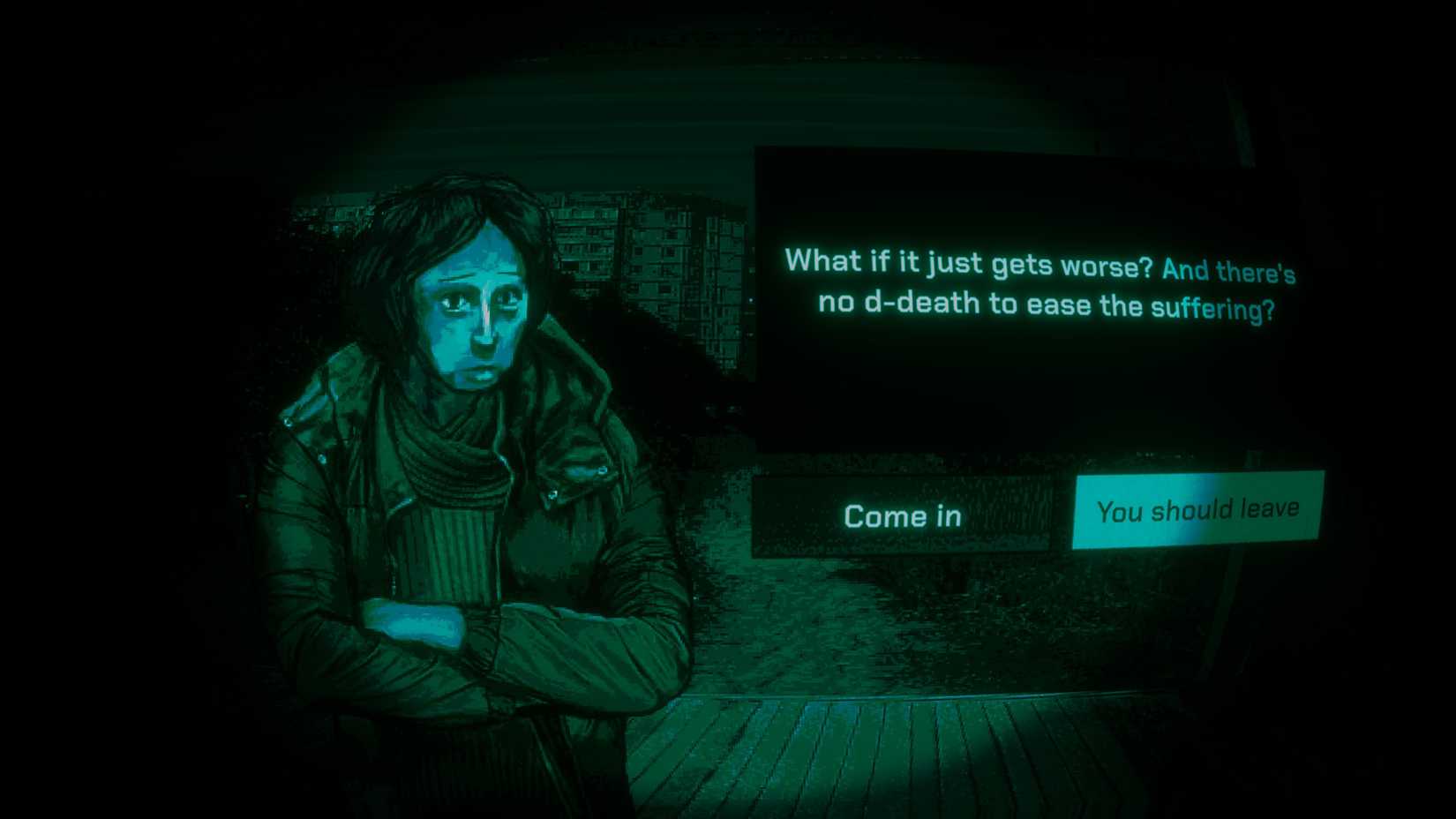This screenshot has width=1456, height=819.
Task: Click the highlighted You should leave choice
Action: 1197,508
